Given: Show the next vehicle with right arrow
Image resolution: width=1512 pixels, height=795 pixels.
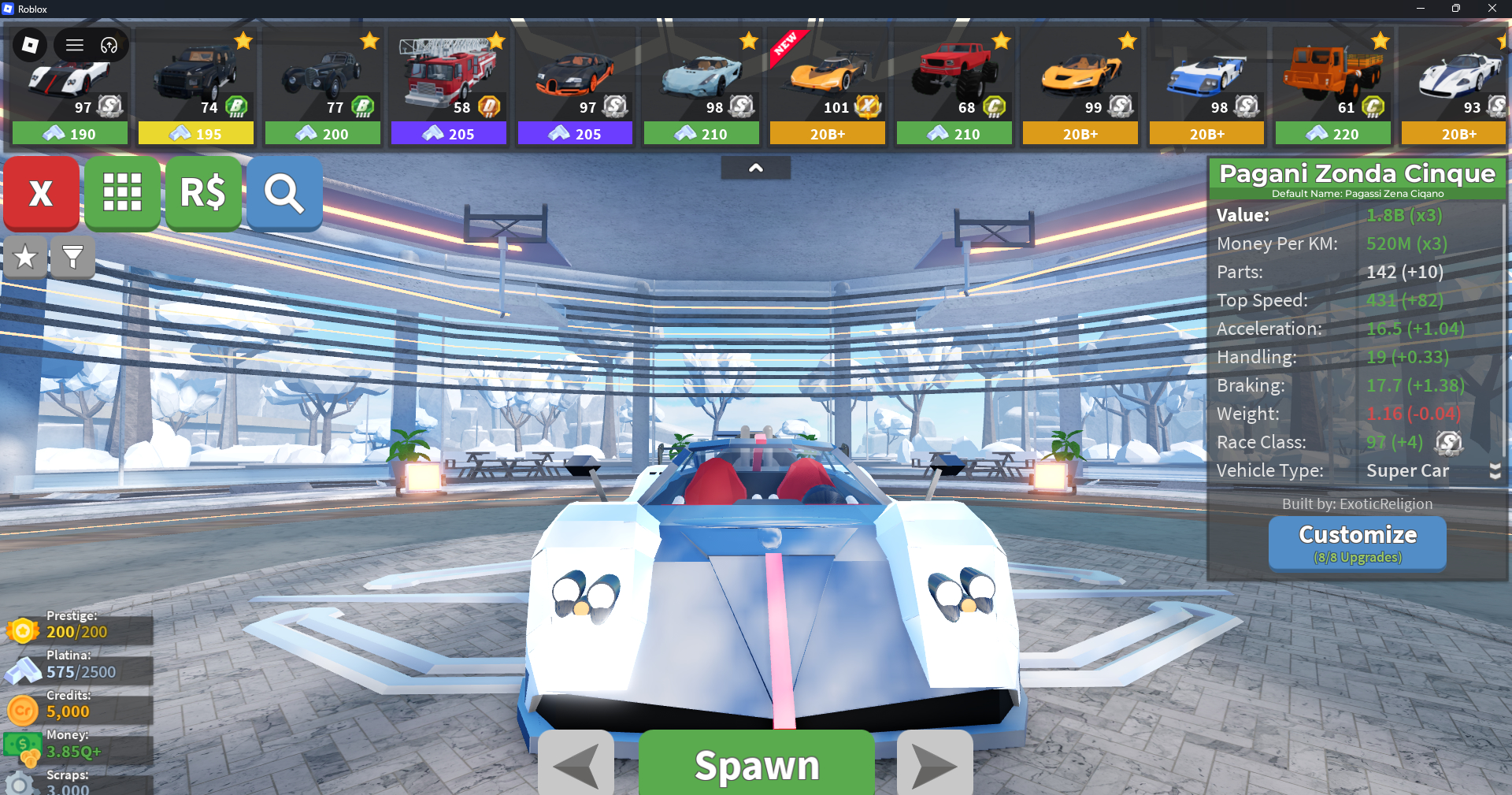Looking at the screenshot, I should point(934,764).
